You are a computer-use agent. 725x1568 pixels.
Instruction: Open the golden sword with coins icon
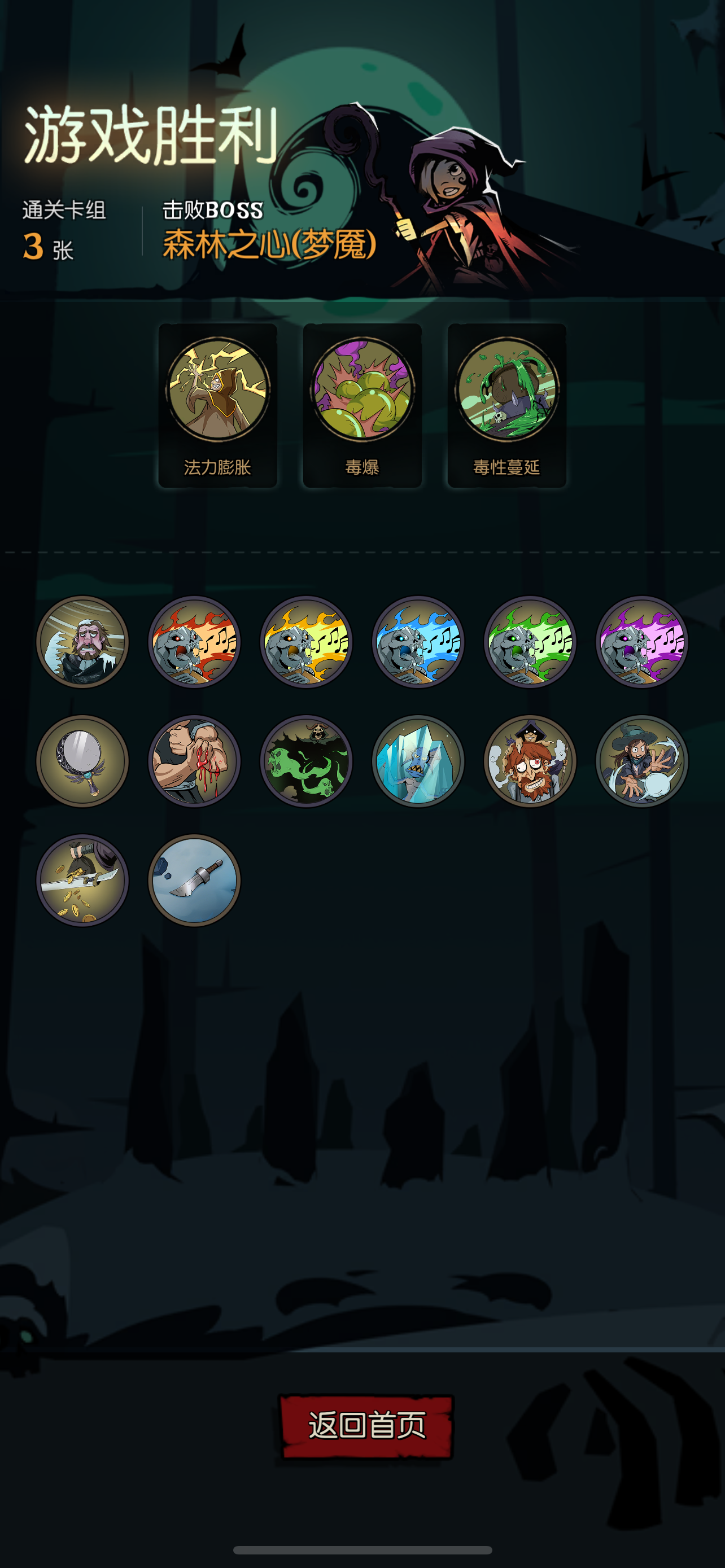pos(84,883)
